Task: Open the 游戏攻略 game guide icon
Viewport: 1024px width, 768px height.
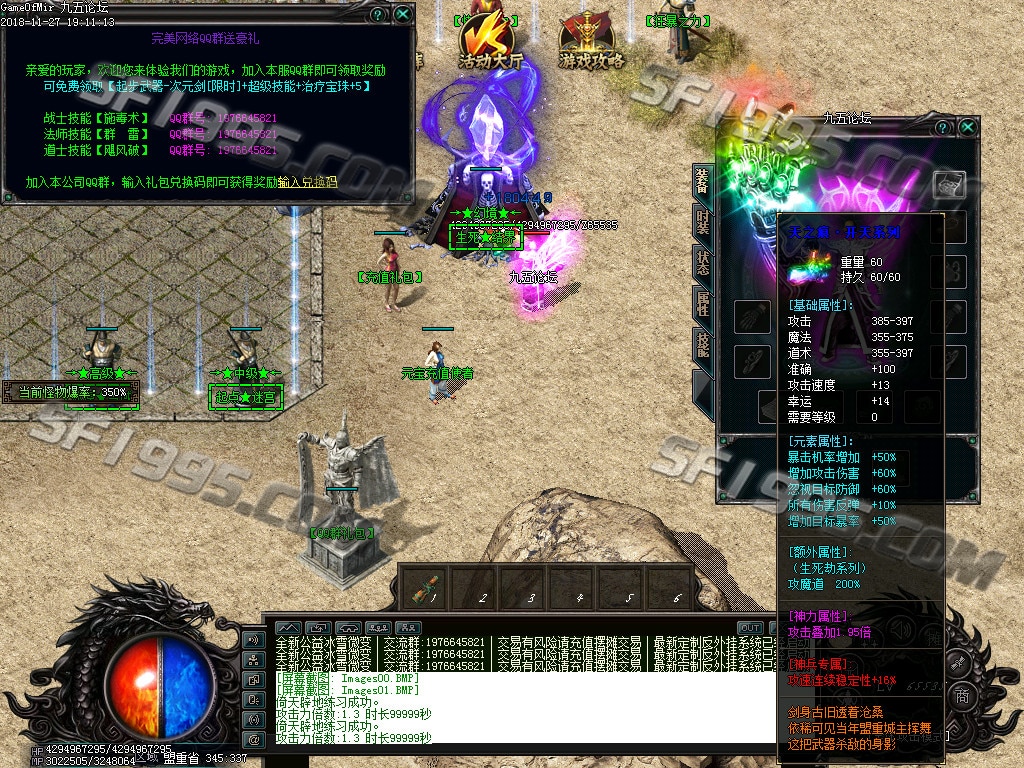Action: coord(591,40)
